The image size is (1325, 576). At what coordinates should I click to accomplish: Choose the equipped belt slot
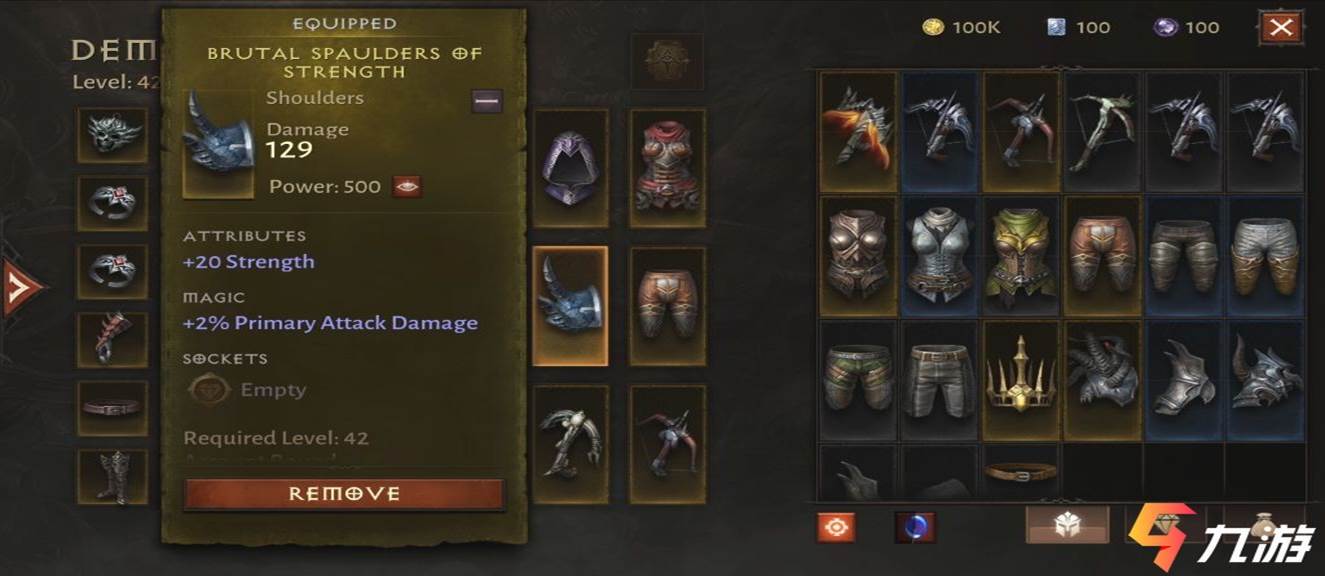pyautogui.click(x=112, y=408)
